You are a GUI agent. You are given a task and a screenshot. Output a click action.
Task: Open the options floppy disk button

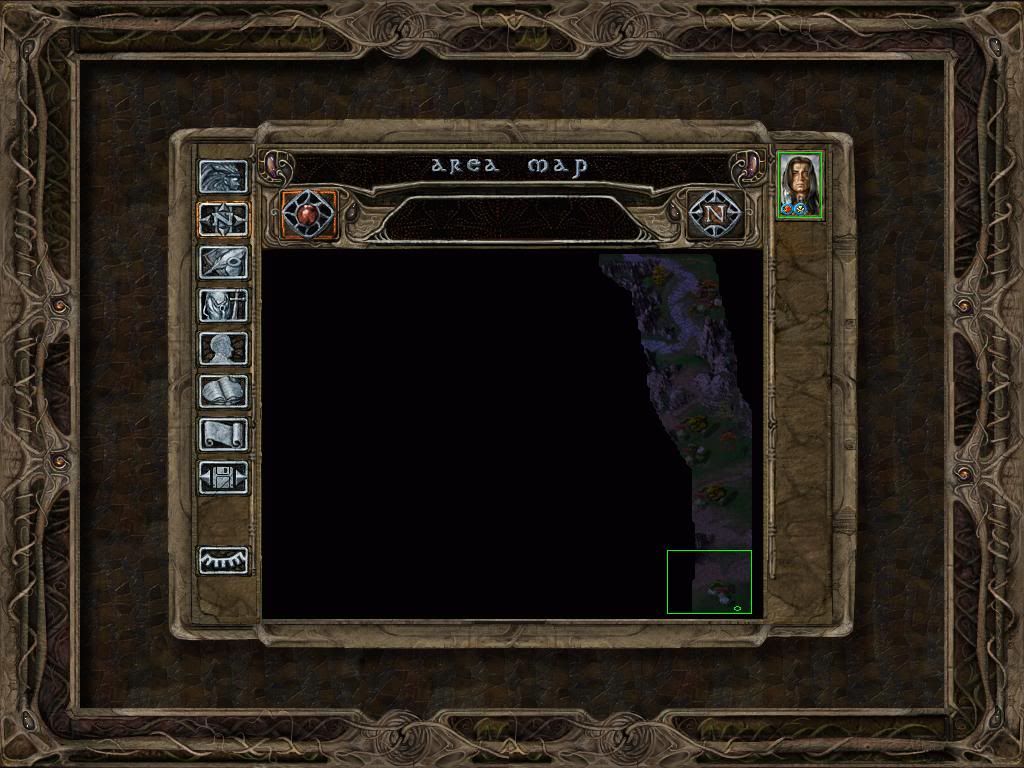coord(223,477)
